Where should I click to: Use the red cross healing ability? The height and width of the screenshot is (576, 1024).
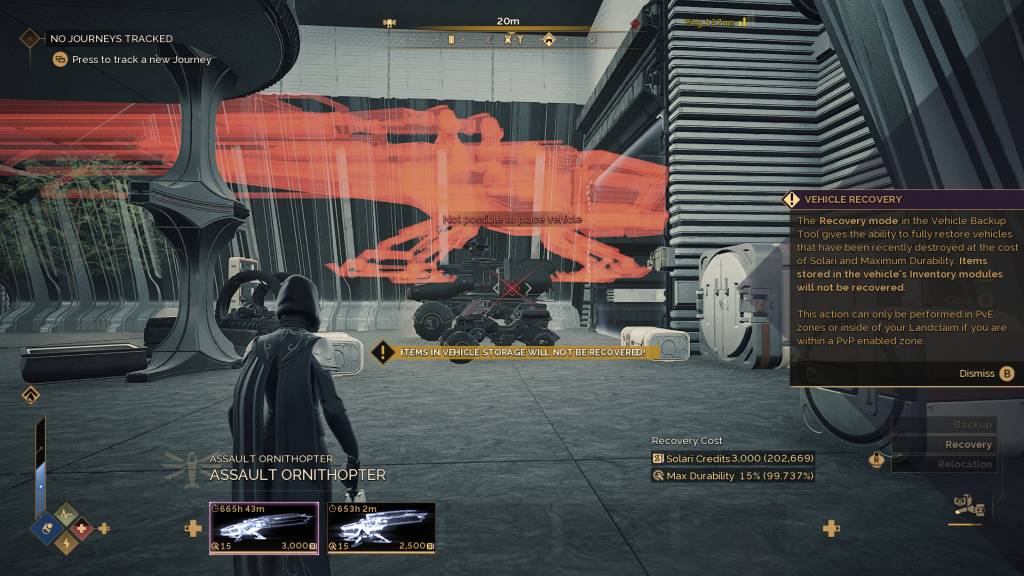83,528
